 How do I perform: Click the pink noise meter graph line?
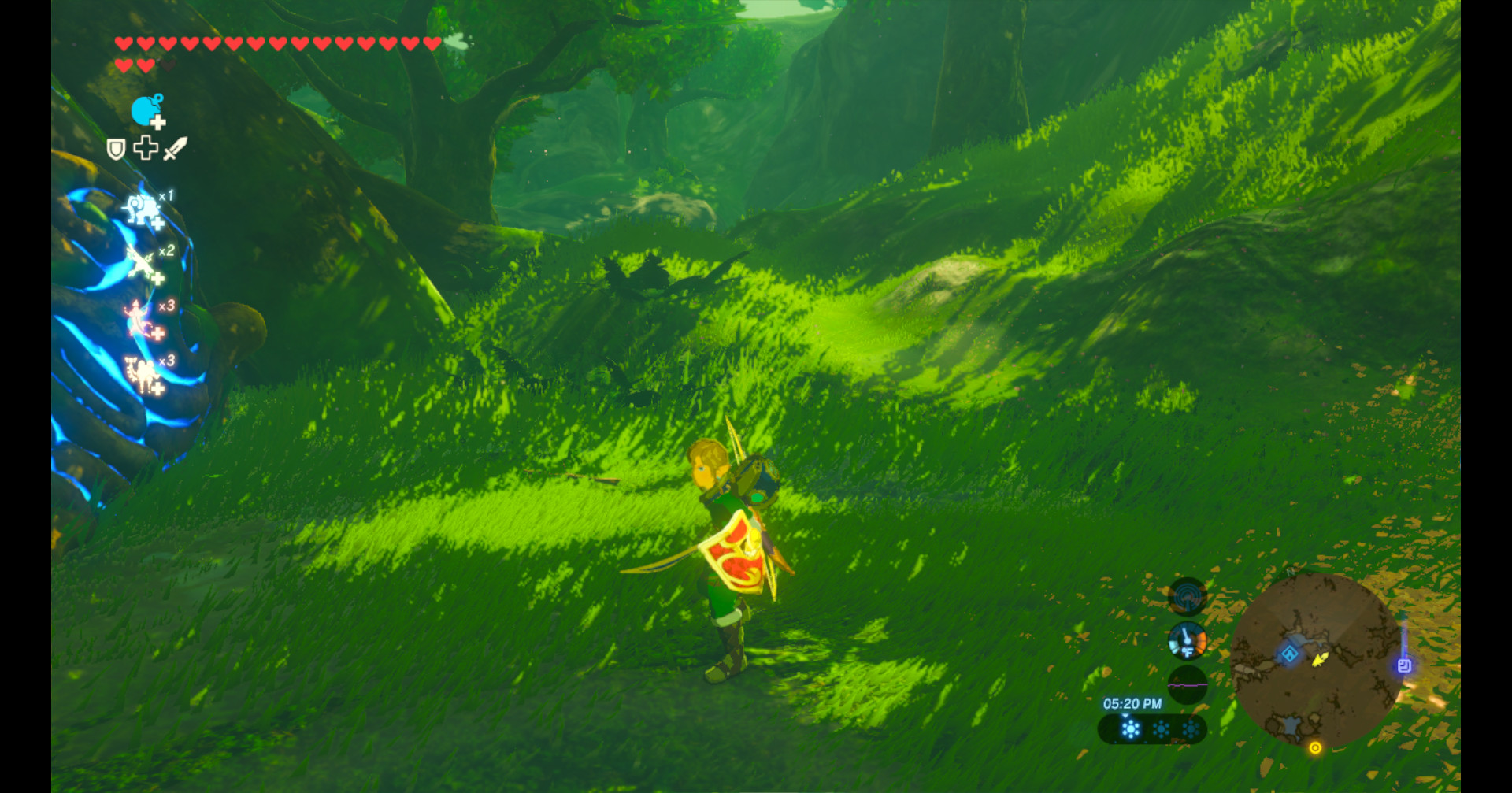point(1188,684)
